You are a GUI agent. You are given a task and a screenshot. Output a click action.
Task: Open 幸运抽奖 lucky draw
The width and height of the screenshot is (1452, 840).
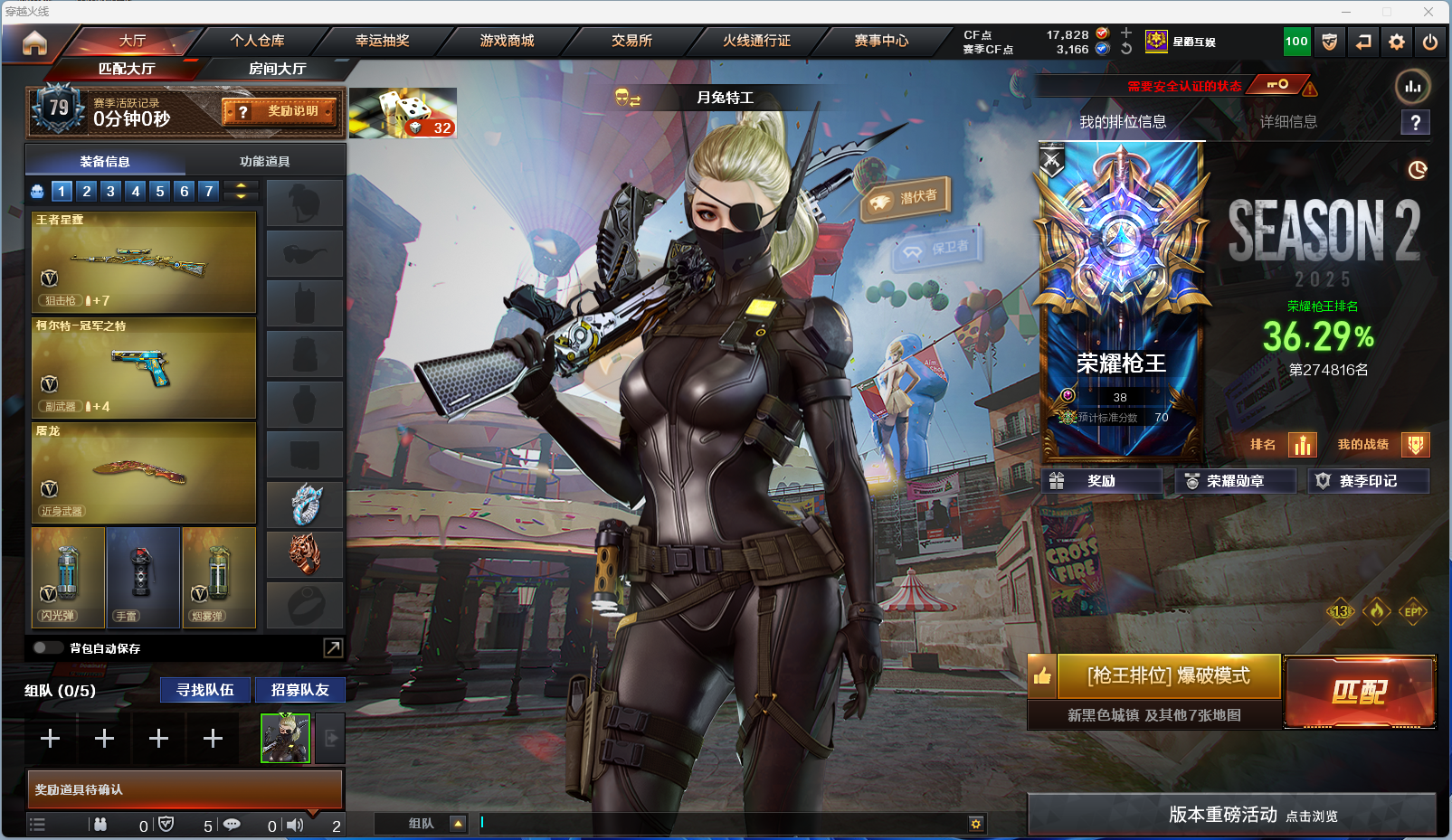[382, 41]
